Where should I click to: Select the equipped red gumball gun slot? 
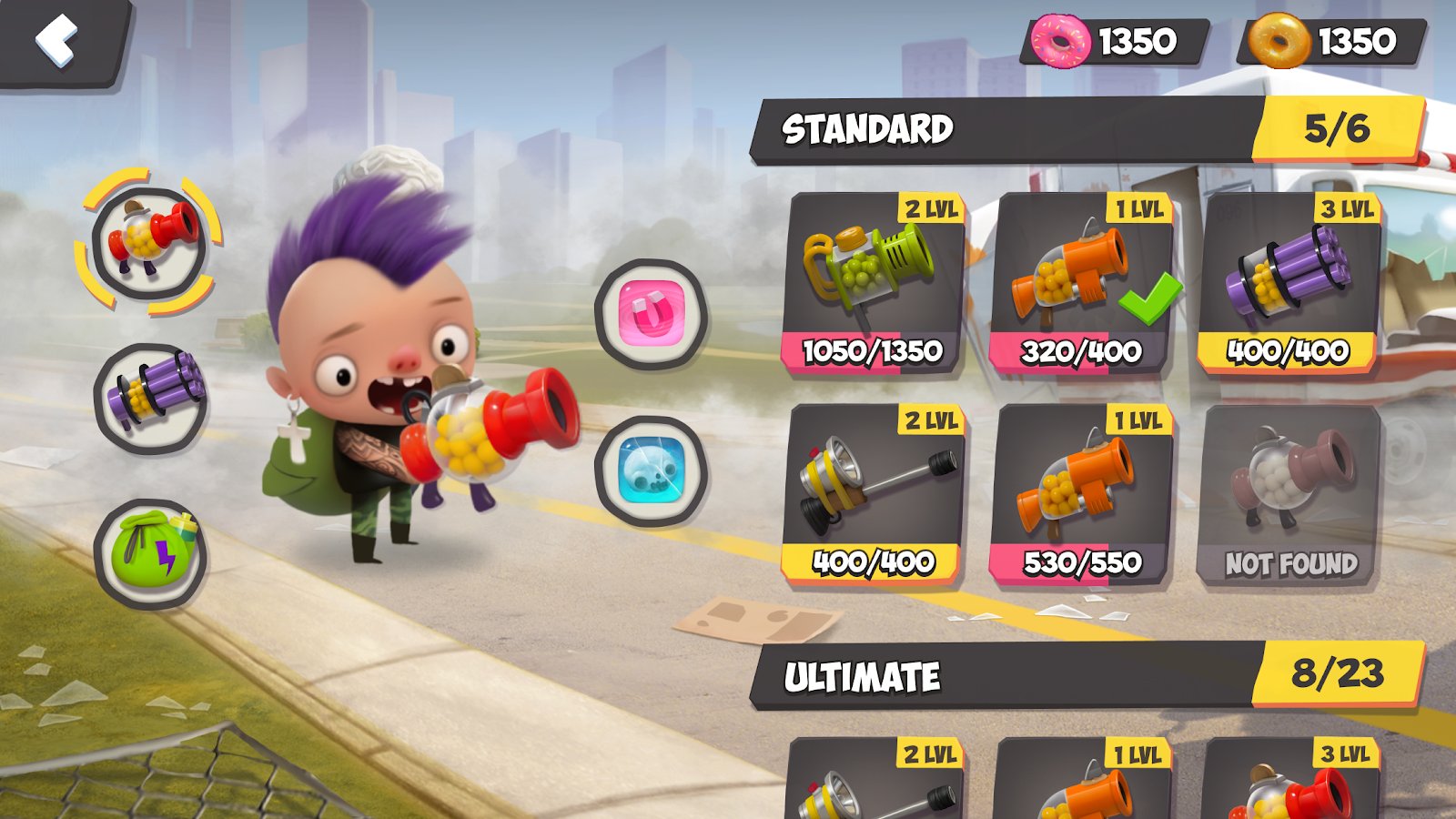149,241
